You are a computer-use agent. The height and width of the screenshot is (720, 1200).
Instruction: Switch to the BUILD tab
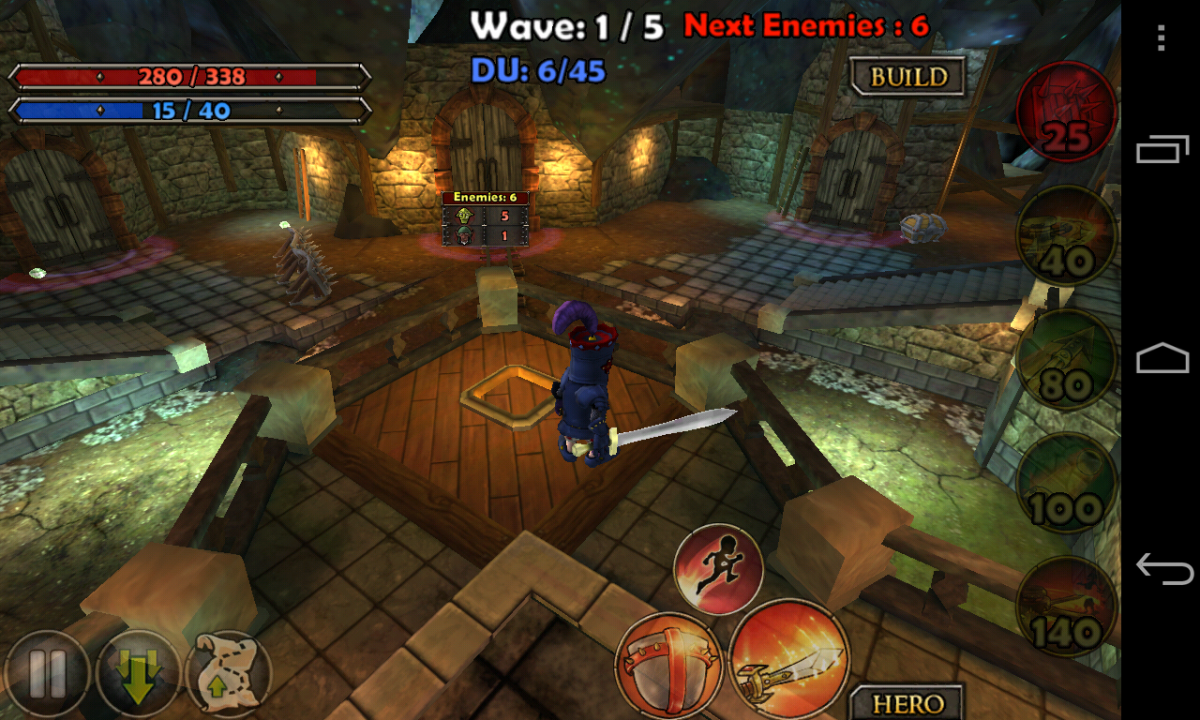click(x=907, y=77)
